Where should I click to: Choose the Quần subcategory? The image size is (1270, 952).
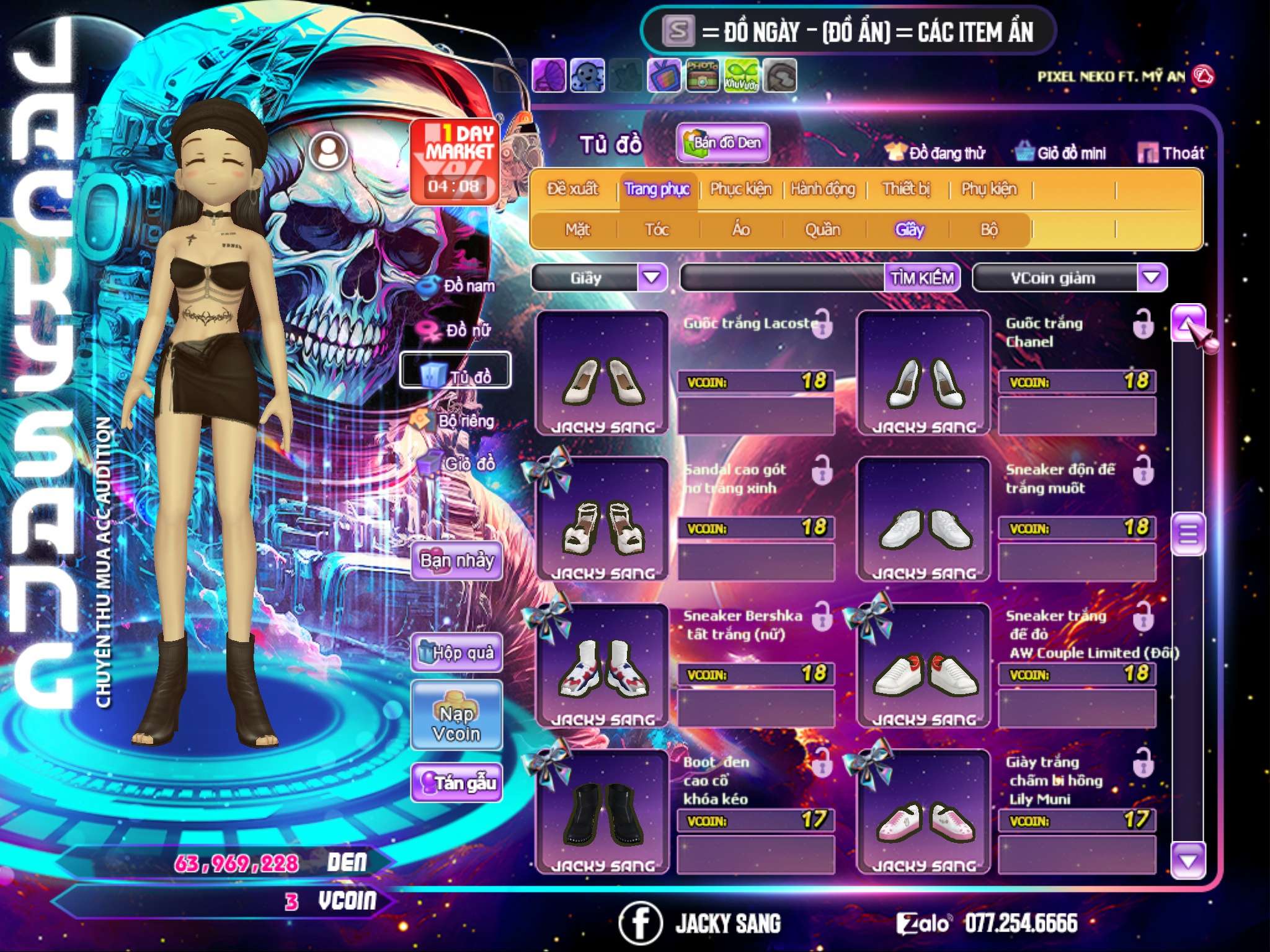point(822,230)
